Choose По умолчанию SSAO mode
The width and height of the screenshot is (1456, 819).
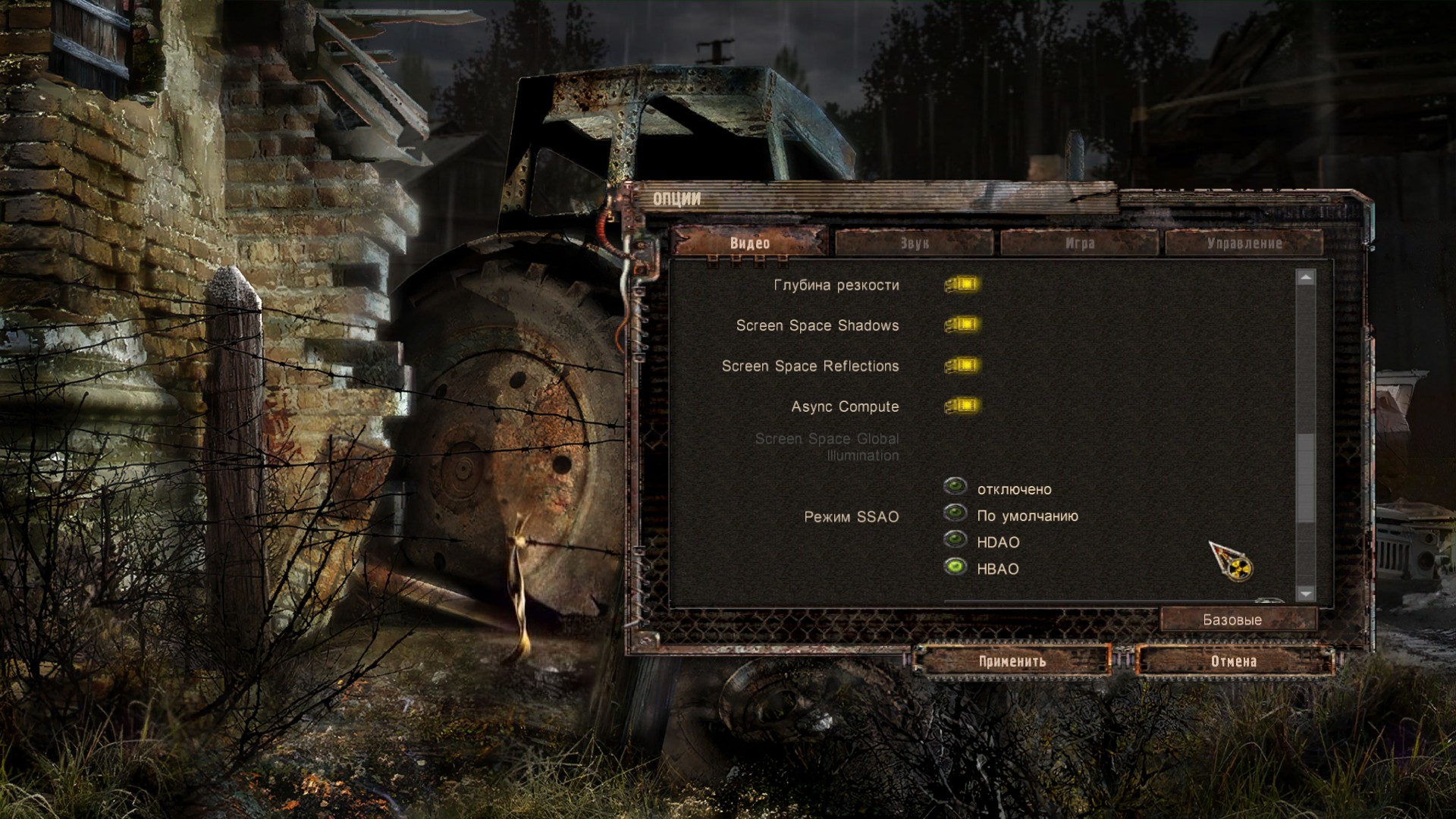click(x=955, y=513)
